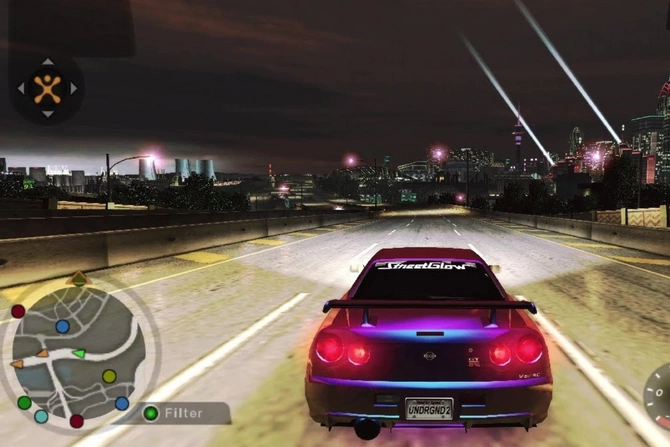Select the yellow marker on the minimap
Image resolution: width=670 pixels, height=447 pixels.
click(109, 376)
